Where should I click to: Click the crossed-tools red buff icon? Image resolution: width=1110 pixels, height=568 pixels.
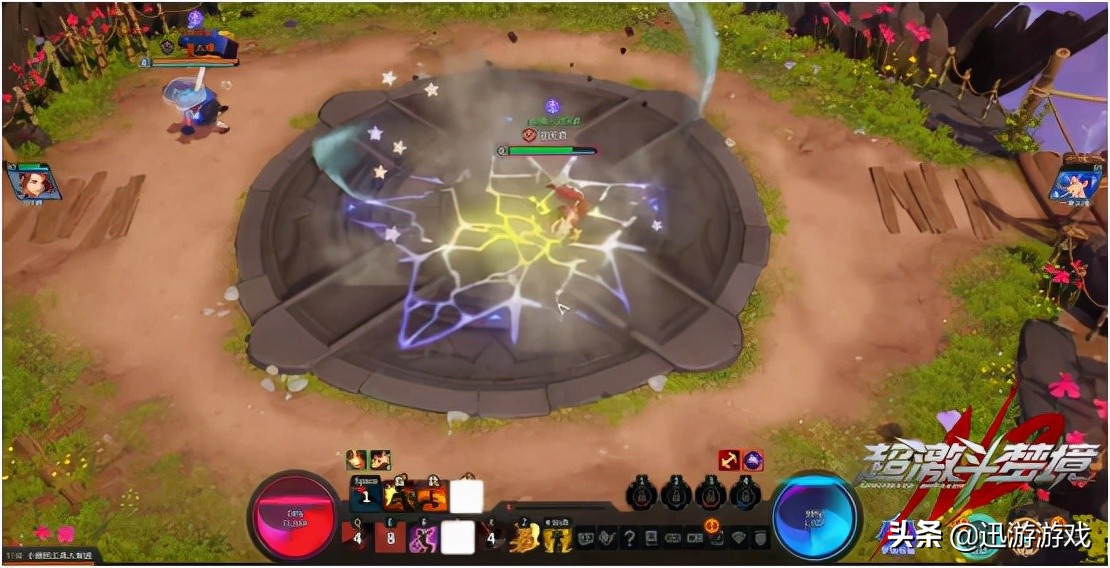coord(730,460)
